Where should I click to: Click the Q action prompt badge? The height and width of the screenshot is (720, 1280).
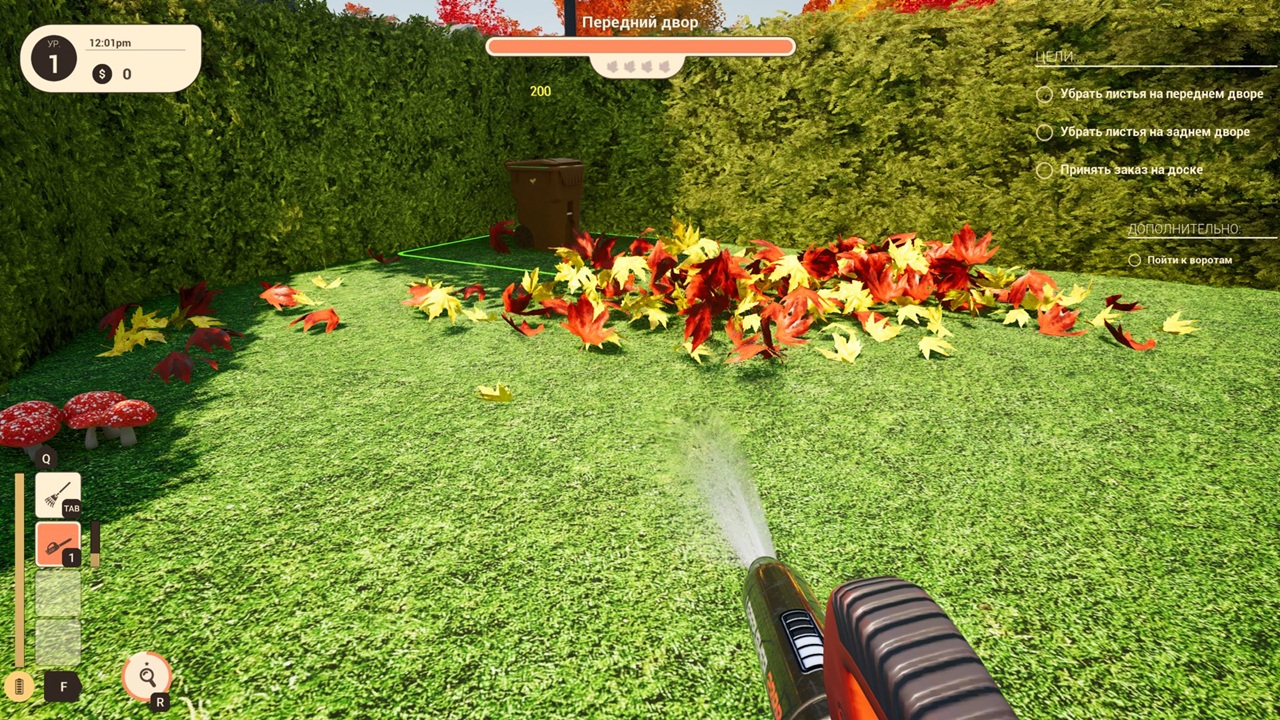45,458
